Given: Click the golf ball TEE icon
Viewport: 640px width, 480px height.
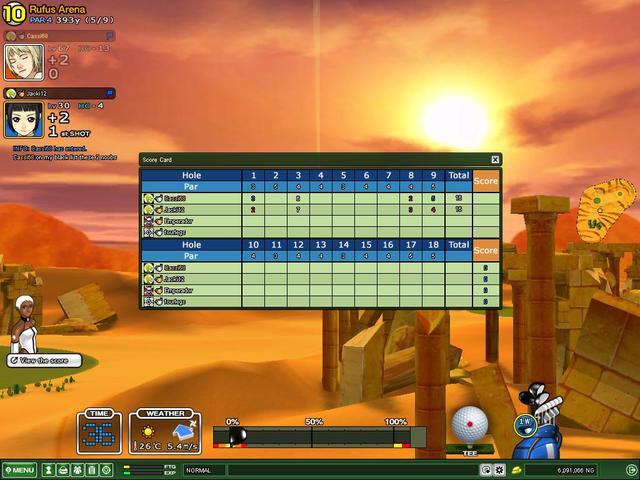Looking at the screenshot, I should [468, 426].
